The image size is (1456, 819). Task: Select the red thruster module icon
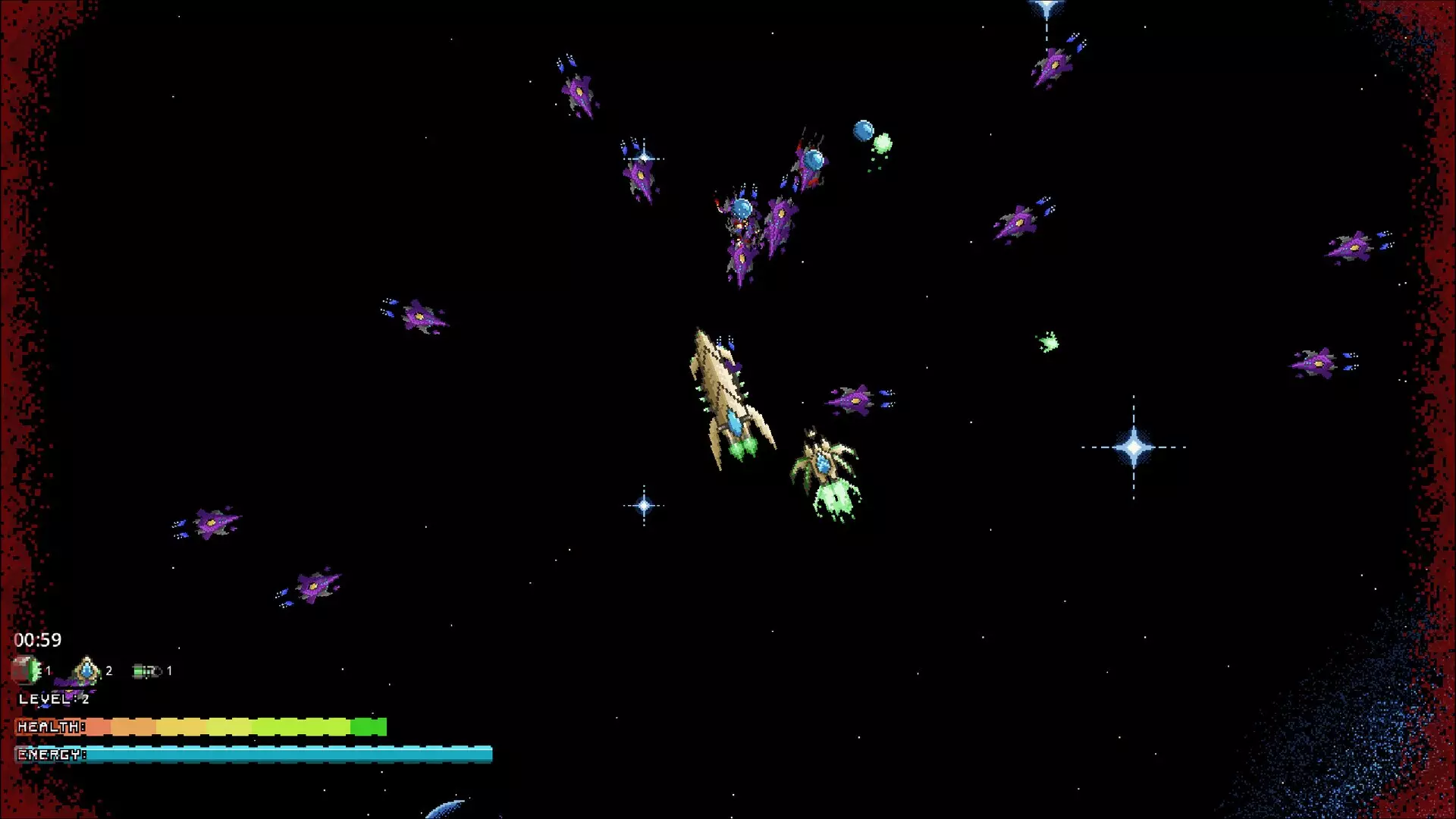[x=26, y=670]
